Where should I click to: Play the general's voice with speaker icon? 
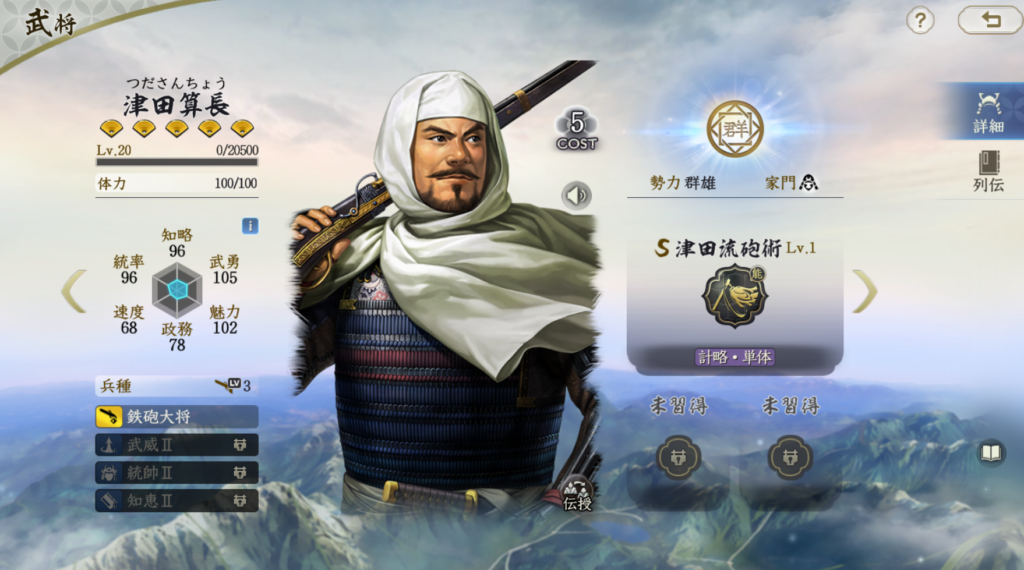576,196
